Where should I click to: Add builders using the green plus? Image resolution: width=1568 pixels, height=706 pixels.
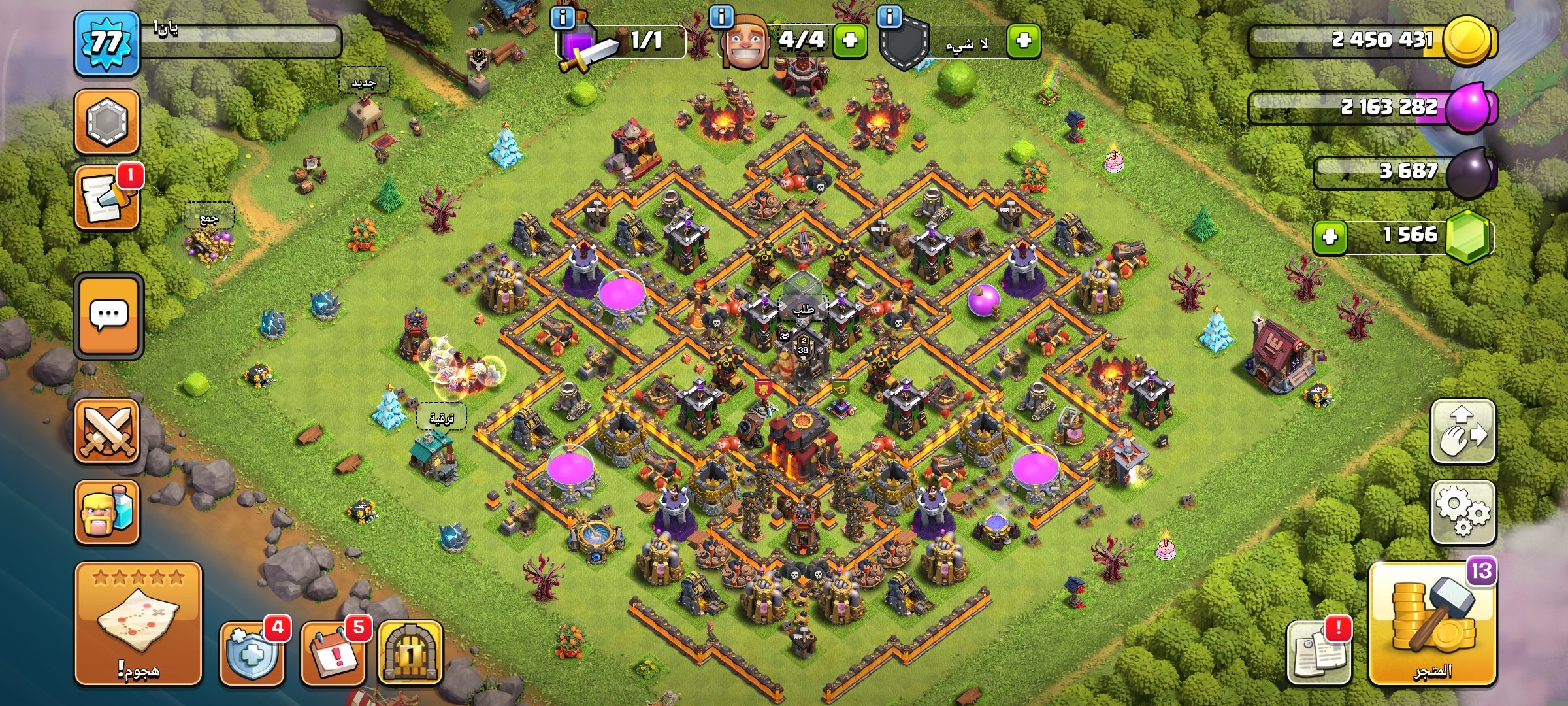(849, 41)
